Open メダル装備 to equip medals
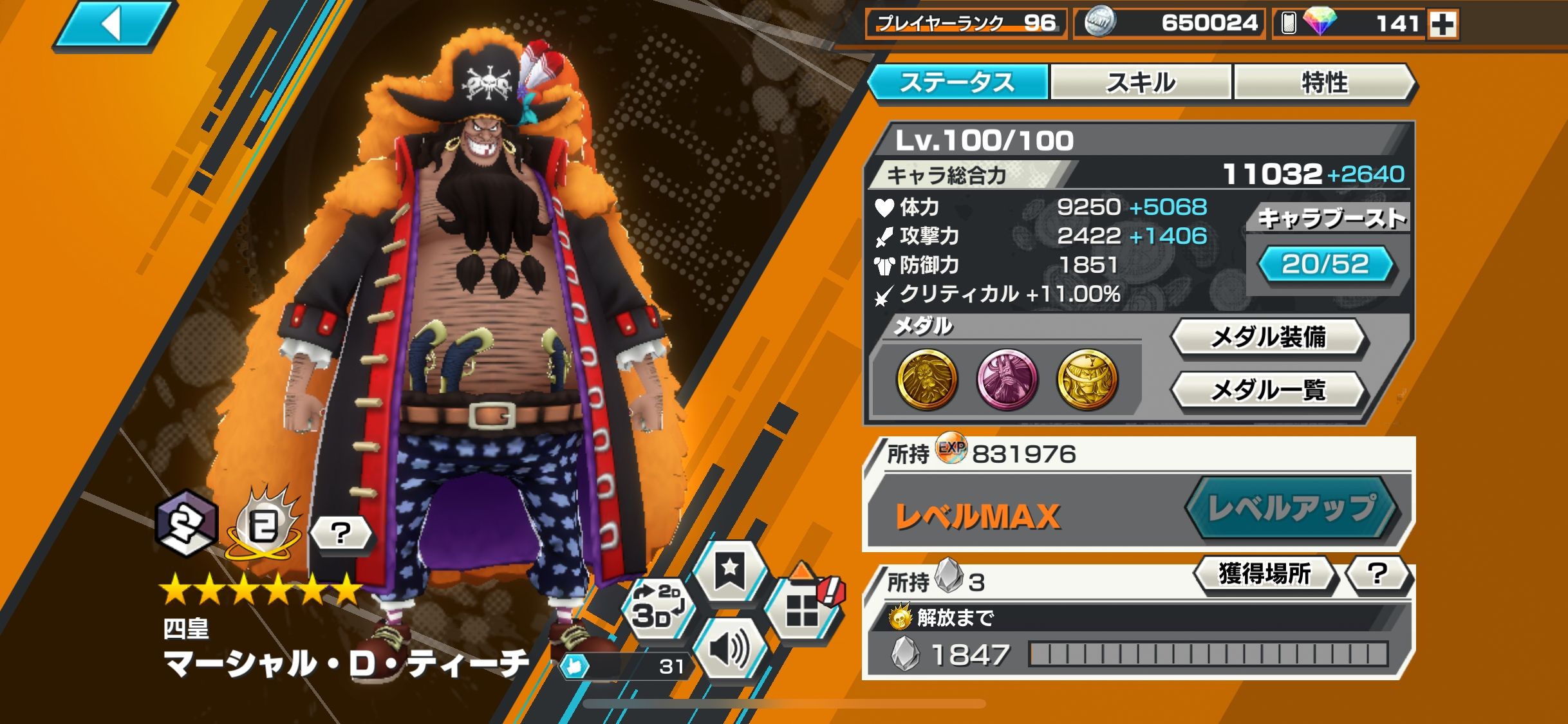Image resolution: width=1568 pixels, height=724 pixels. 1267,337
